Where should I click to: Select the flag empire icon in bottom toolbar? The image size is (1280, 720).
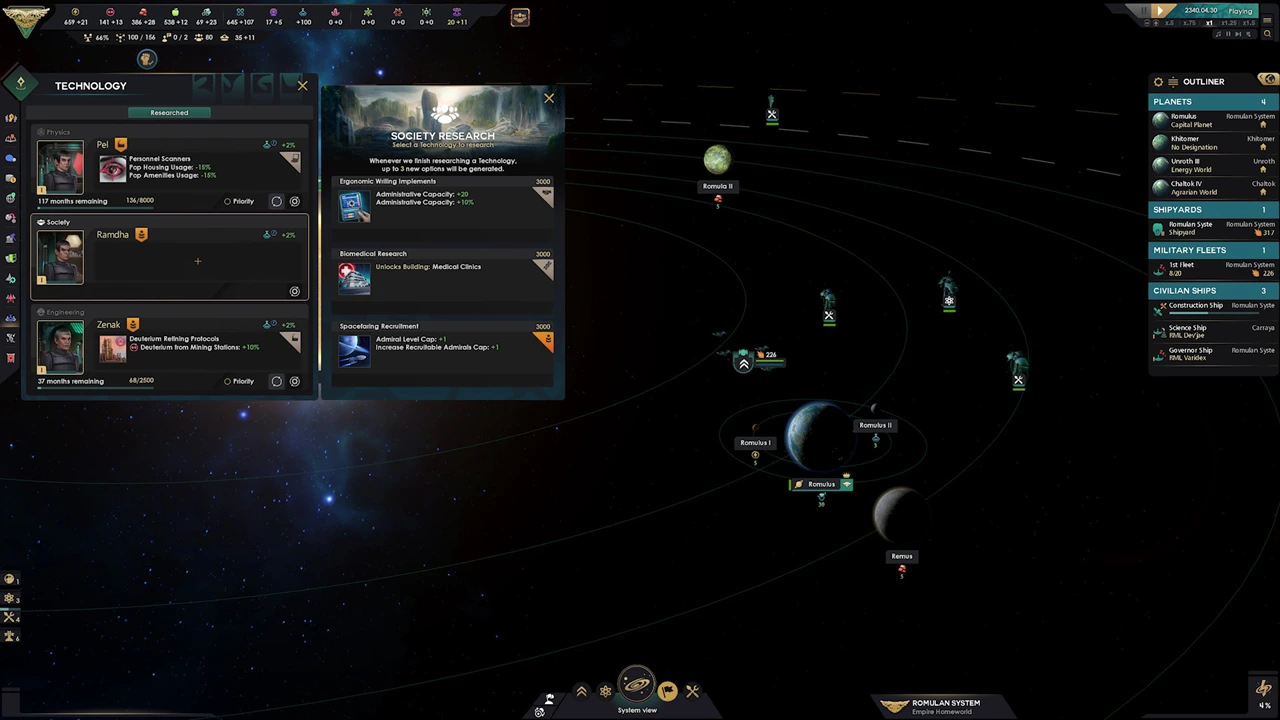click(x=667, y=690)
